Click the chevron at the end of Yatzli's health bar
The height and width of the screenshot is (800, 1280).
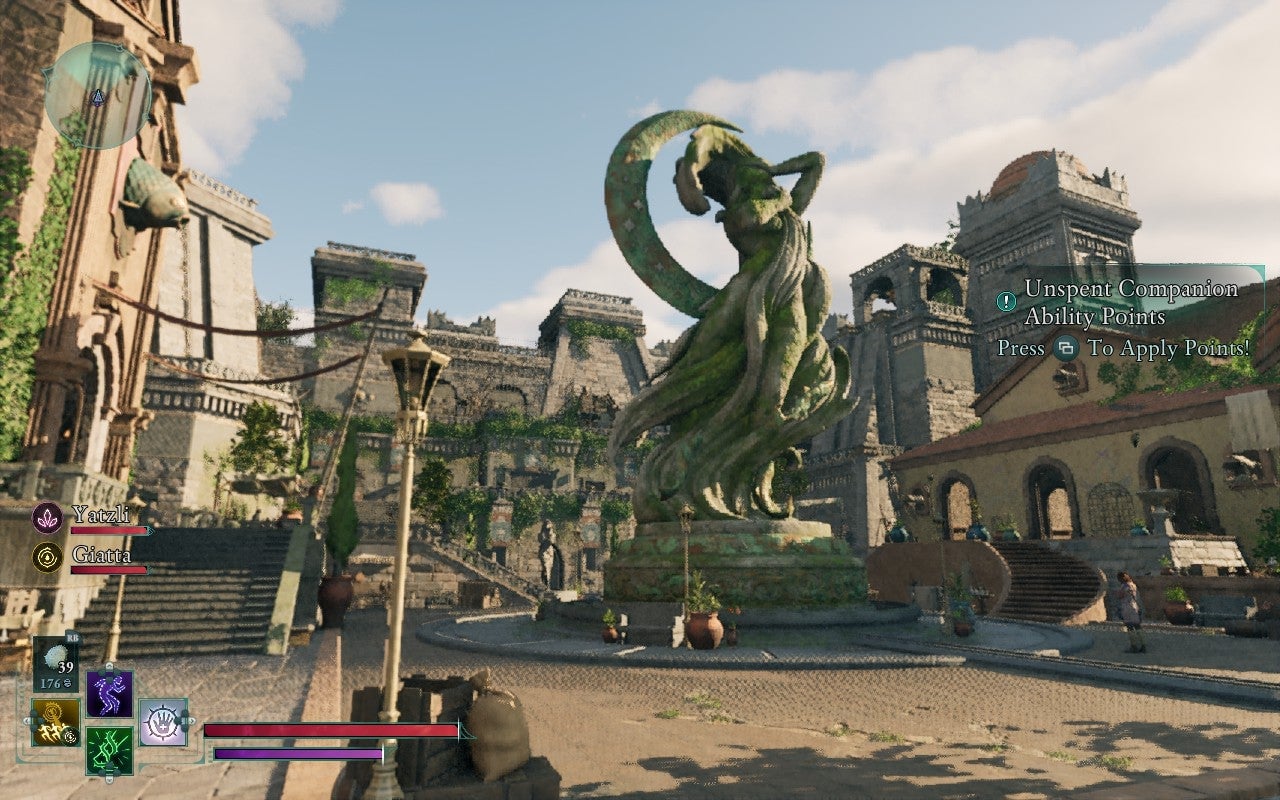150,531
